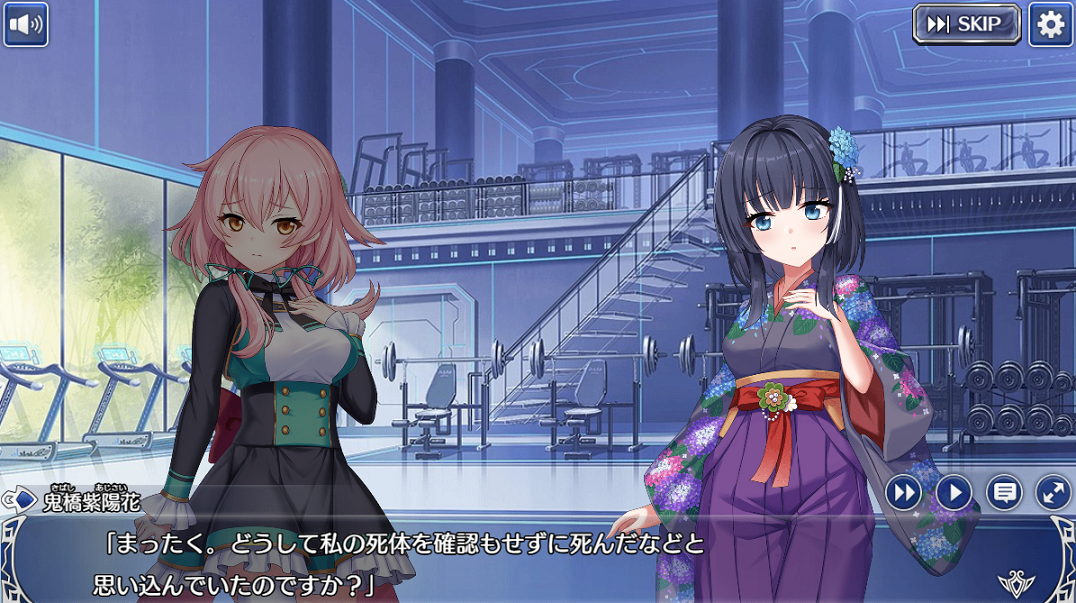This screenshot has height=603, width=1076.
Task: Toggle the sound speaker button
Action: 26,25
